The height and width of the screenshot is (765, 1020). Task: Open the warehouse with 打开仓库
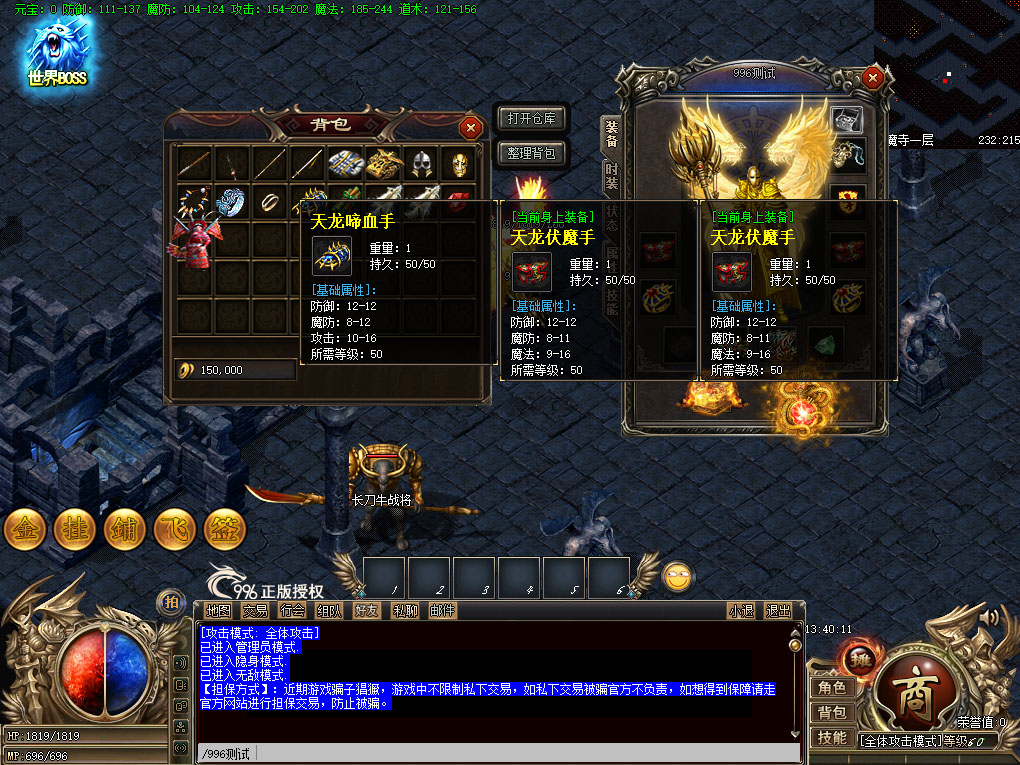tap(531, 119)
